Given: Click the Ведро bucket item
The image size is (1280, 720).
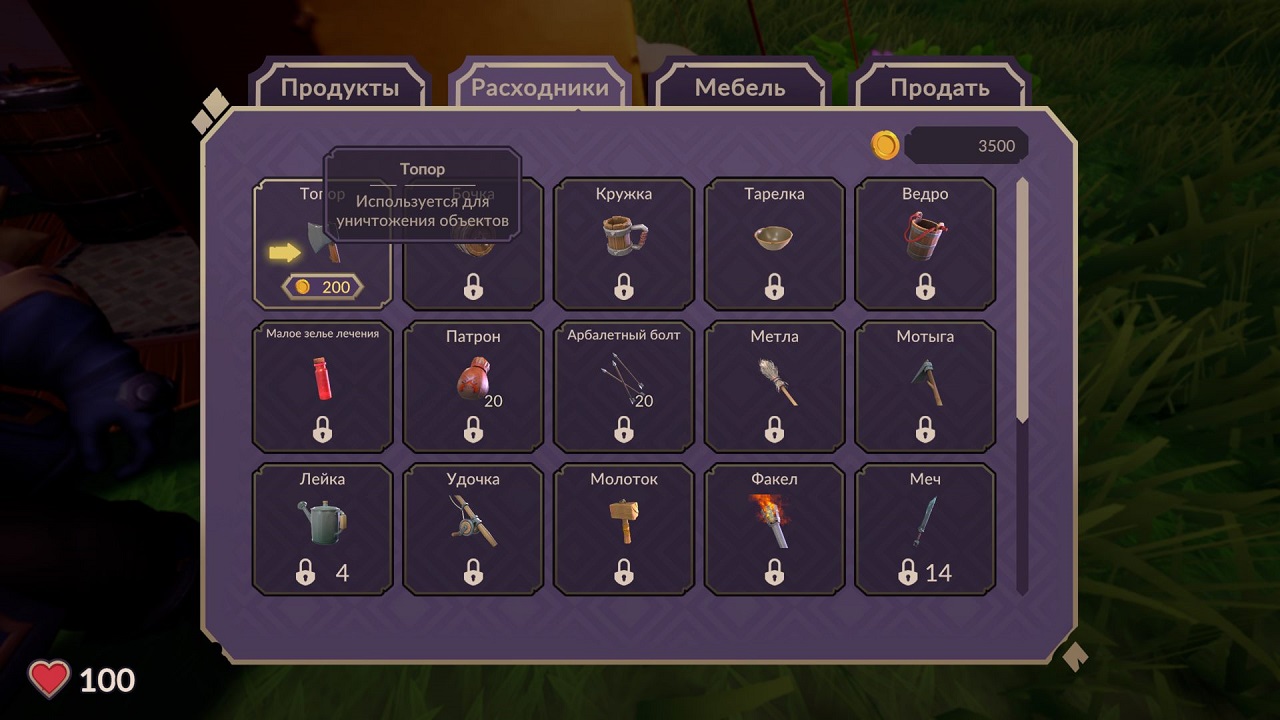Looking at the screenshot, I should 925,244.
